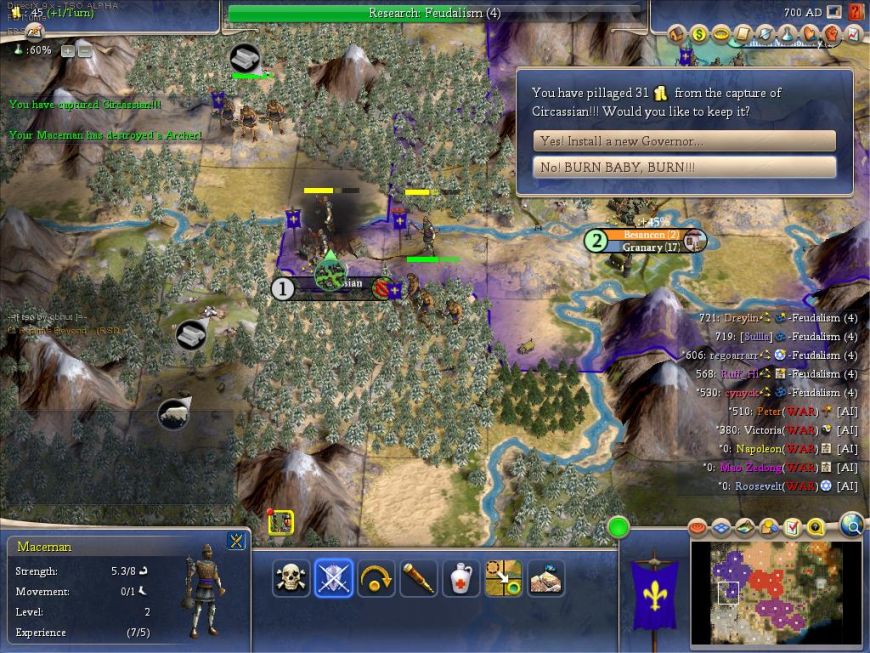Choose "Yes! Install a new Governor..."

[684, 141]
